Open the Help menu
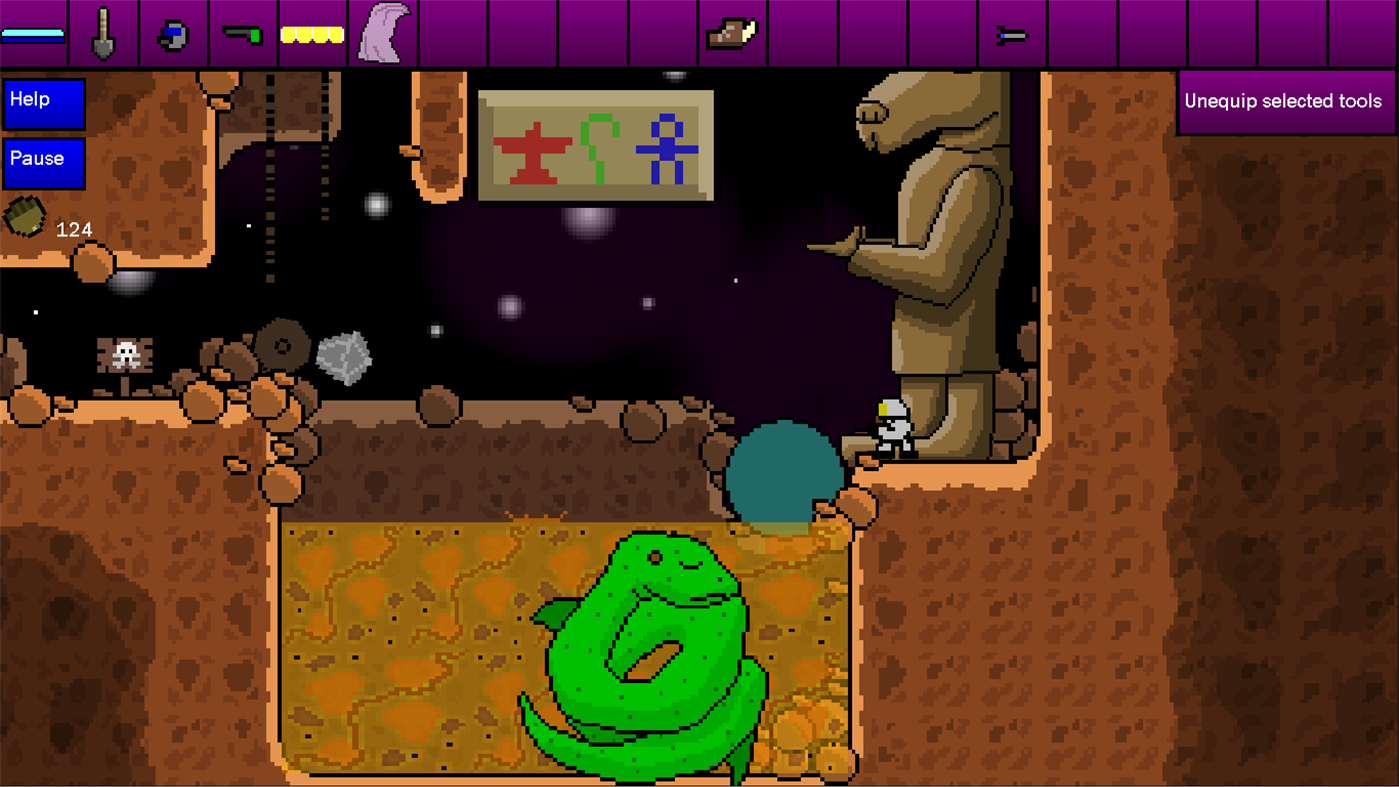 (x=43, y=100)
